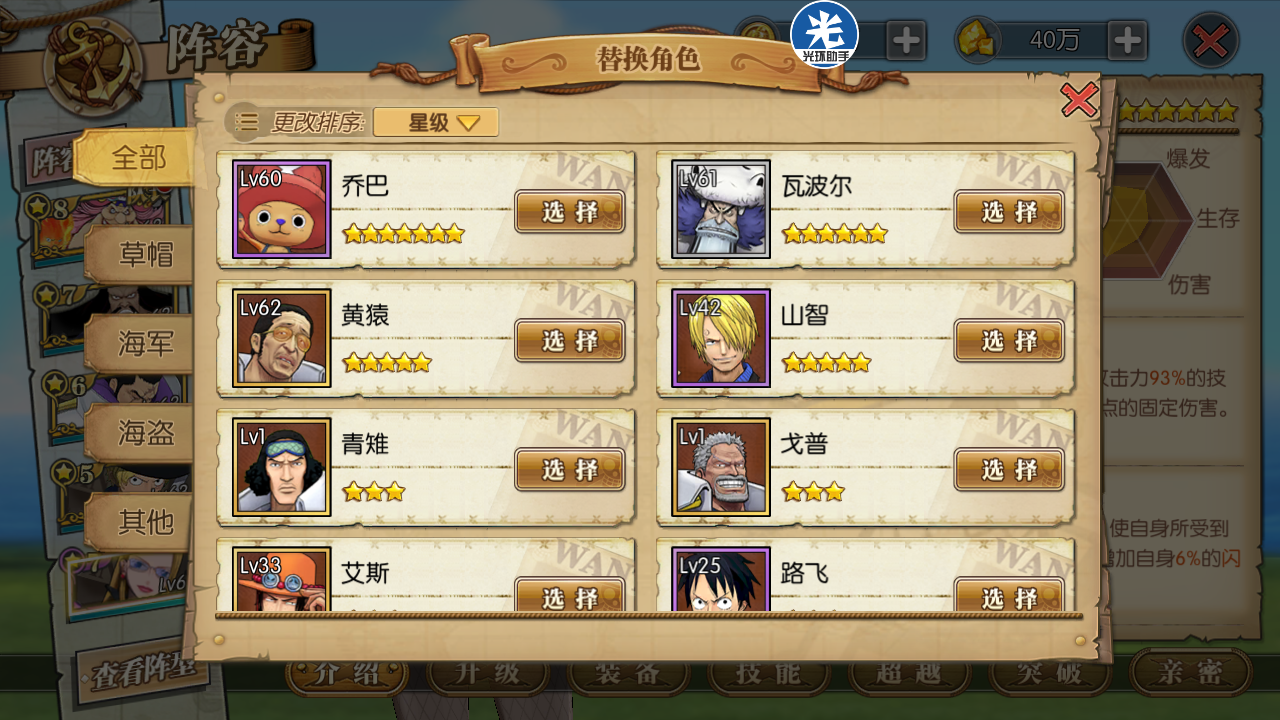This screenshot has height=720, width=1280.
Task: Select Chopper (乔巴) as replacement
Action: [x=569, y=211]
